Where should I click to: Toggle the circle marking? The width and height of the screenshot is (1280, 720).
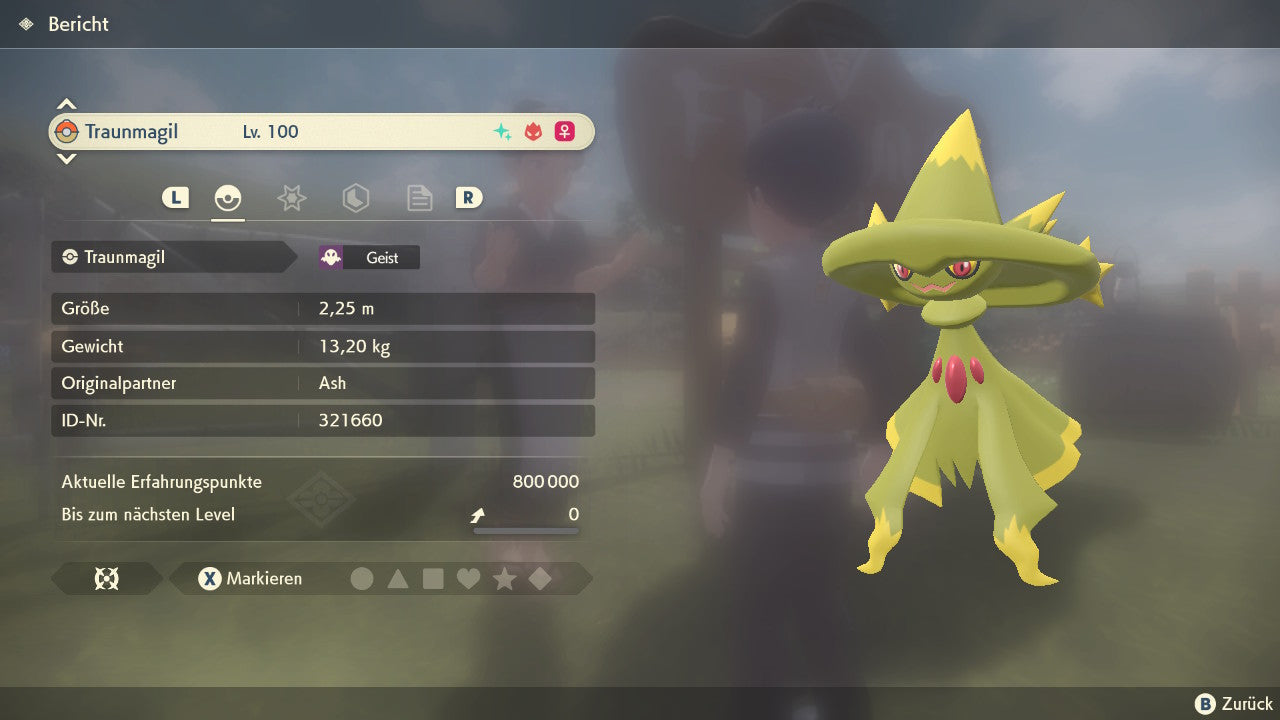tap(362, 579)
